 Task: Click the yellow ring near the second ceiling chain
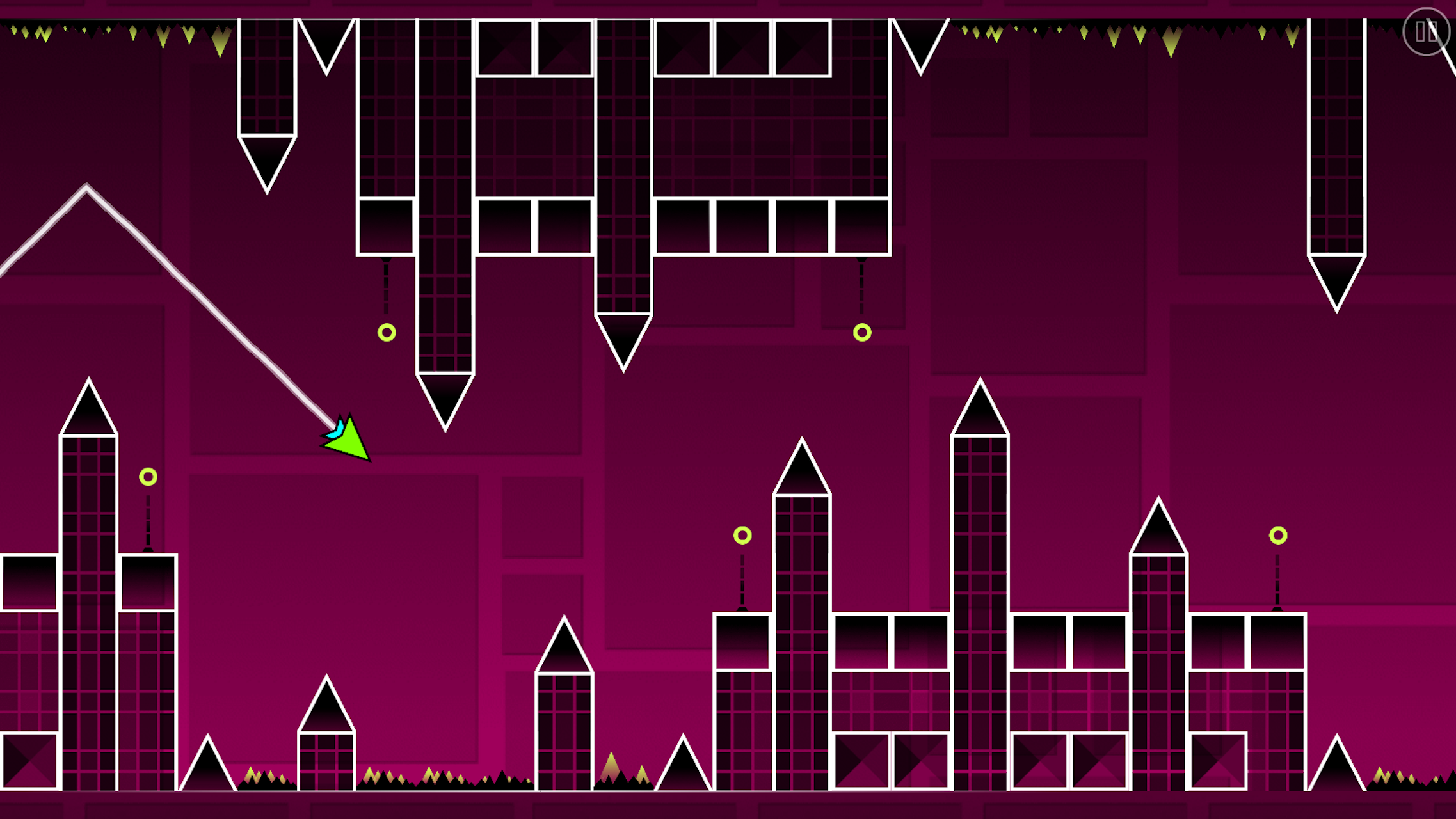(x=861, y=332)
